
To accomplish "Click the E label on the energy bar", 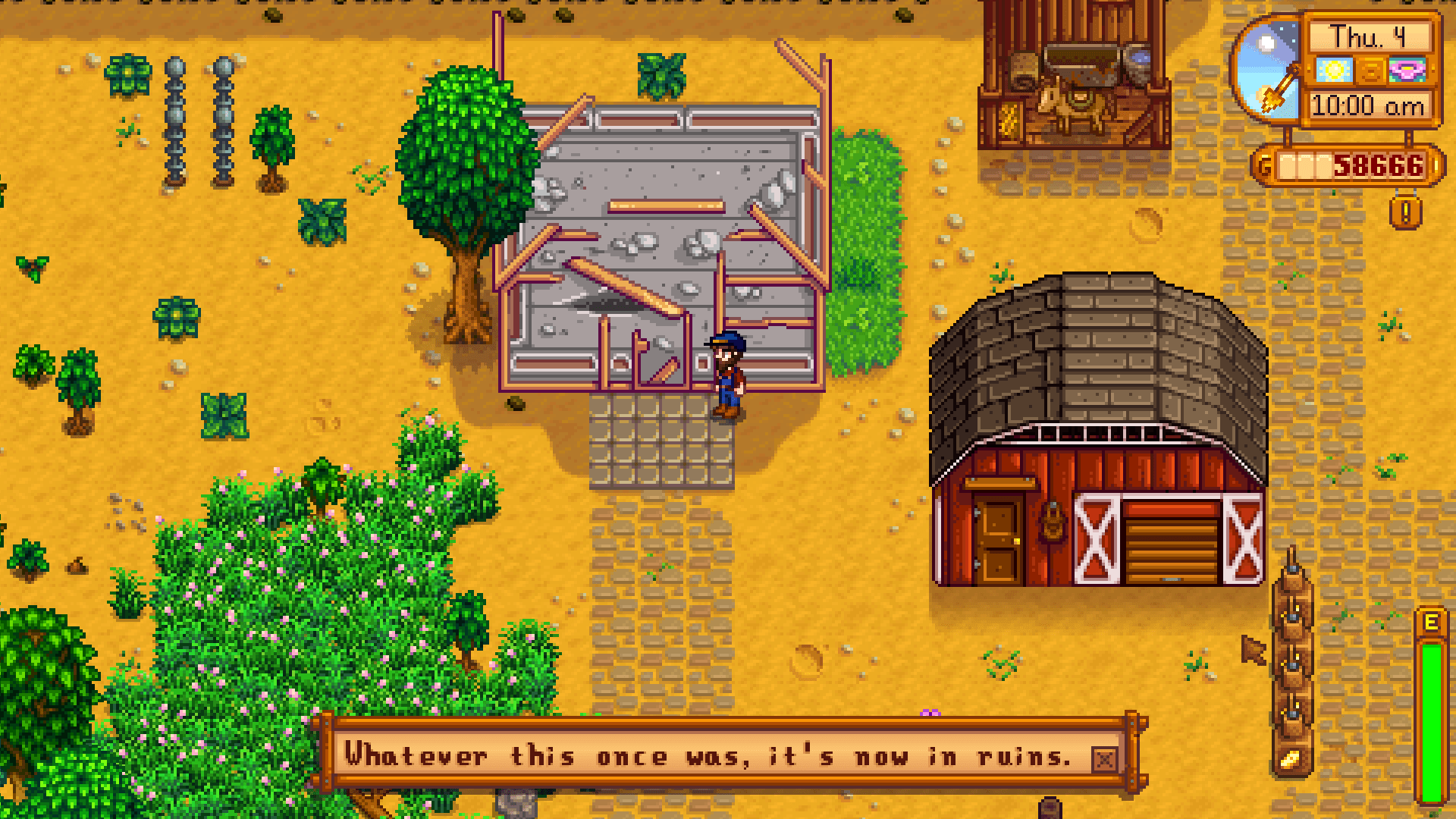I will (x=1430, y=623).
